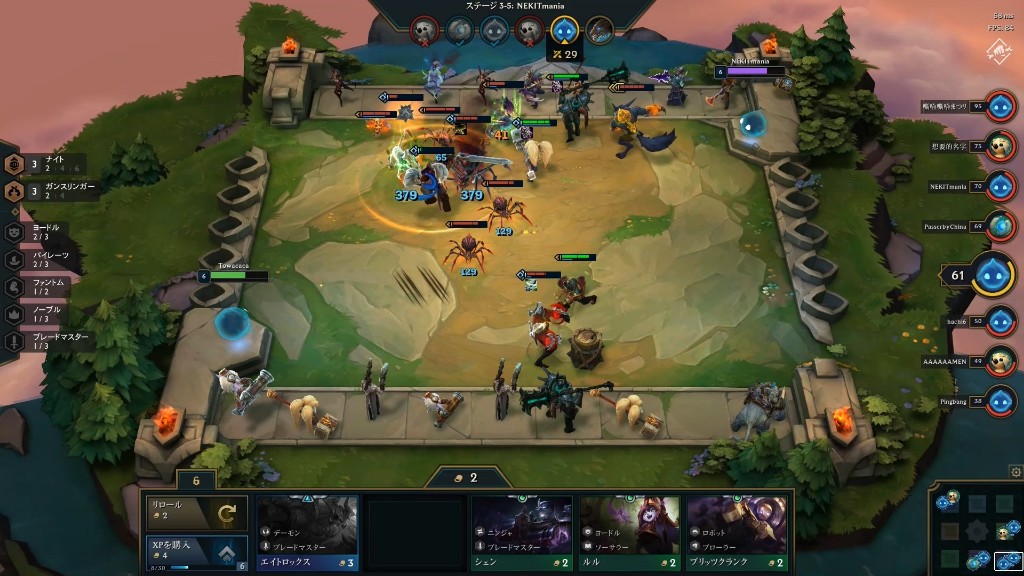Open the Gunslinger trait entry
Screen dimensions: 1024x576
50,191
